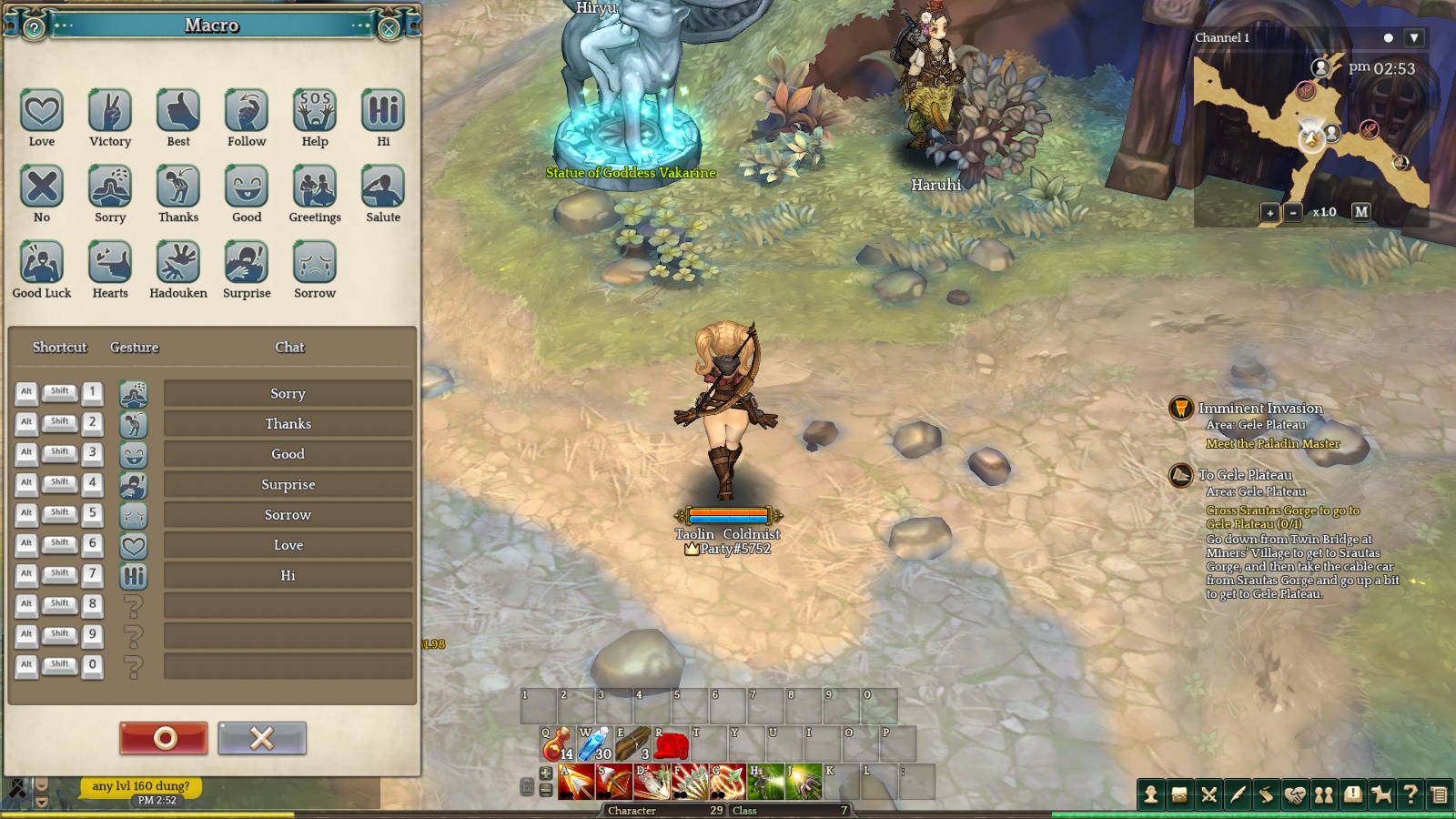Zoom in the minimap
Screen dimensions: 1456x819
pyautogui.click(x=1270, y=212)
